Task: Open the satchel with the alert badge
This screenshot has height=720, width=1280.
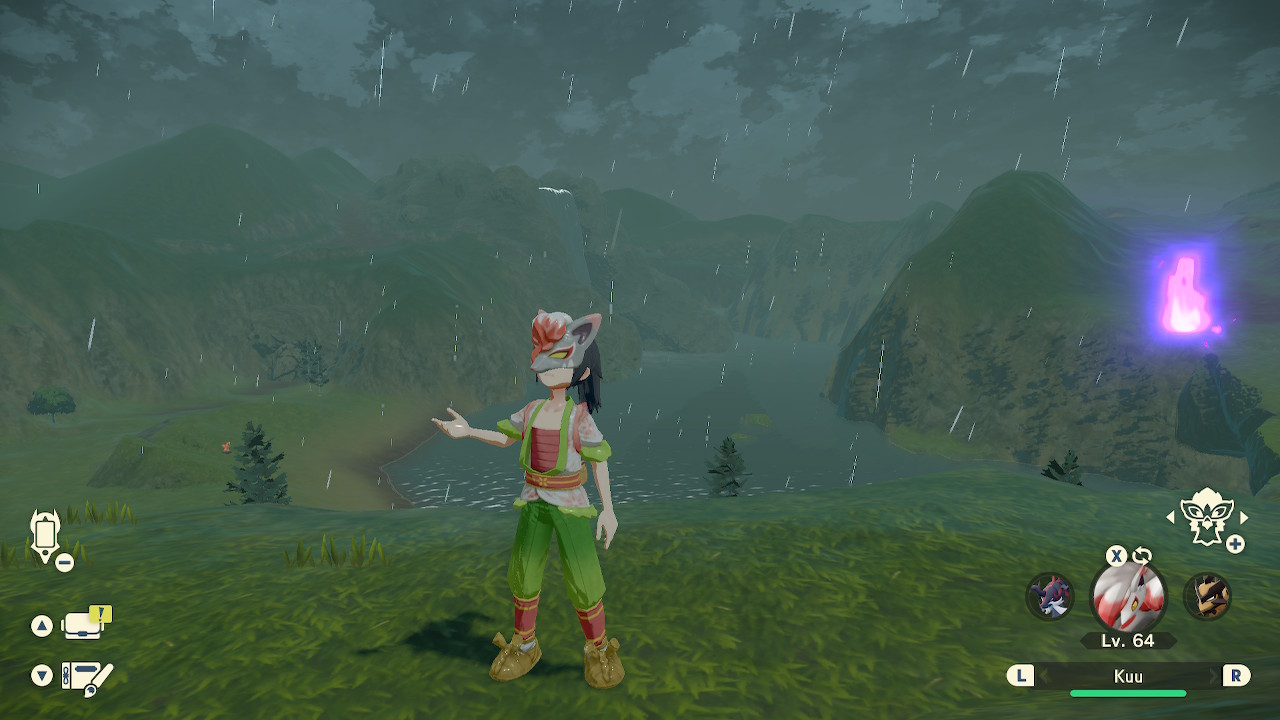Action: coord(85,625)
